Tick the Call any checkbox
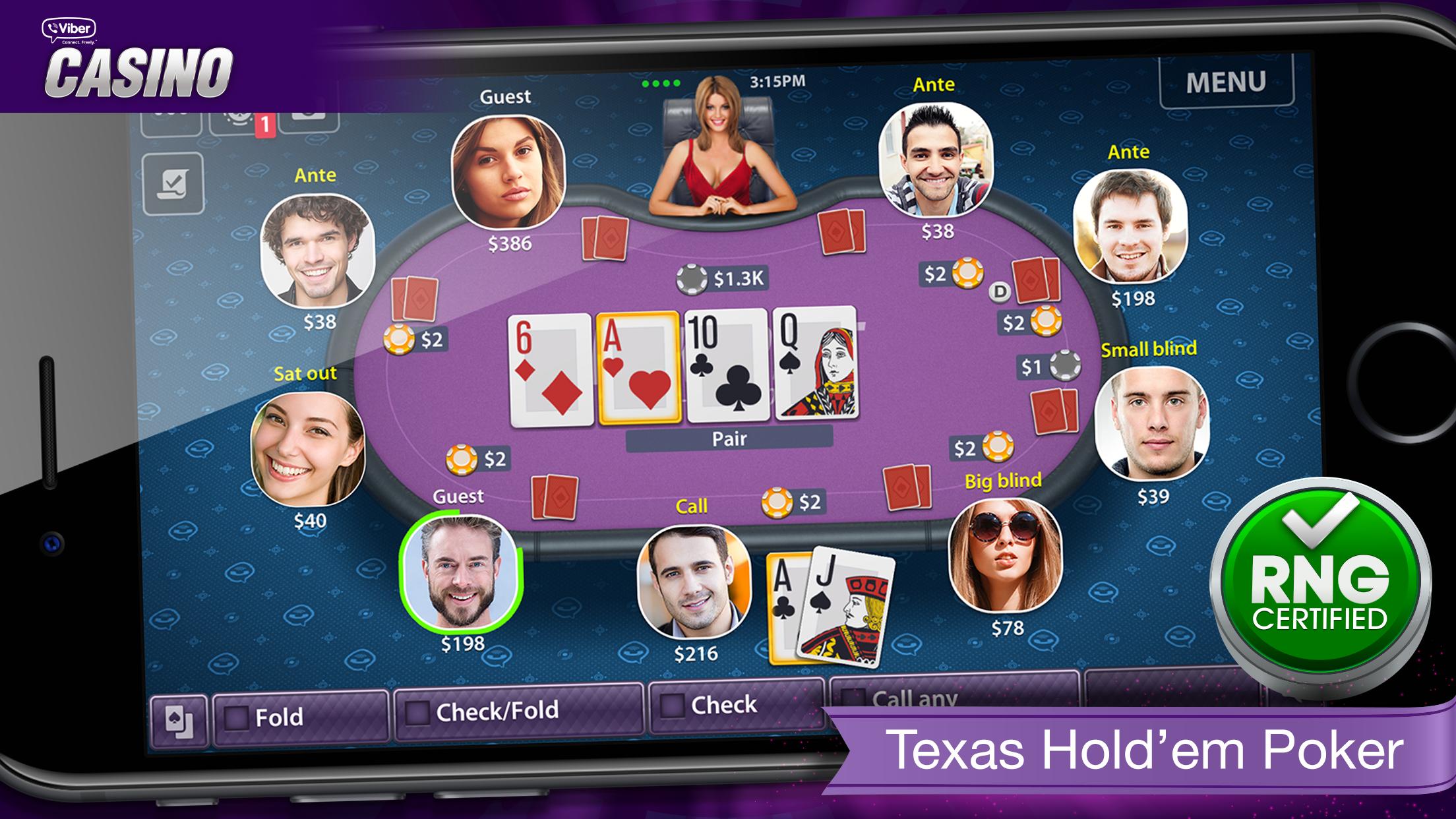The image size is (1456, 819). tap(854, 698)
